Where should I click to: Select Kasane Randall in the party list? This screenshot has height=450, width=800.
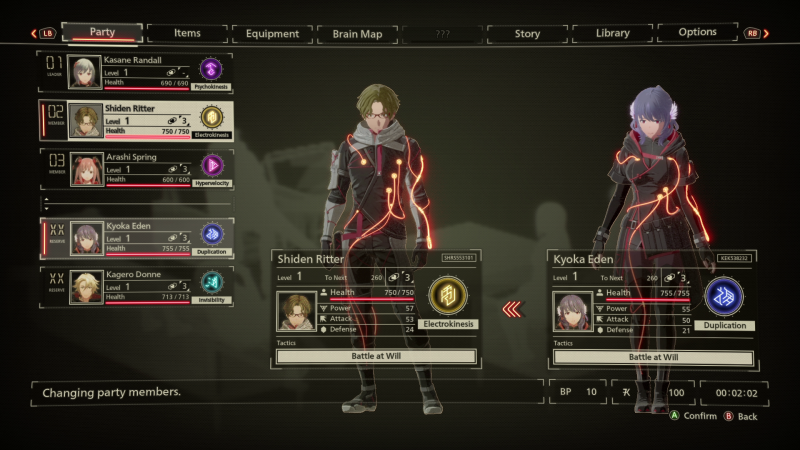[135, 71]
